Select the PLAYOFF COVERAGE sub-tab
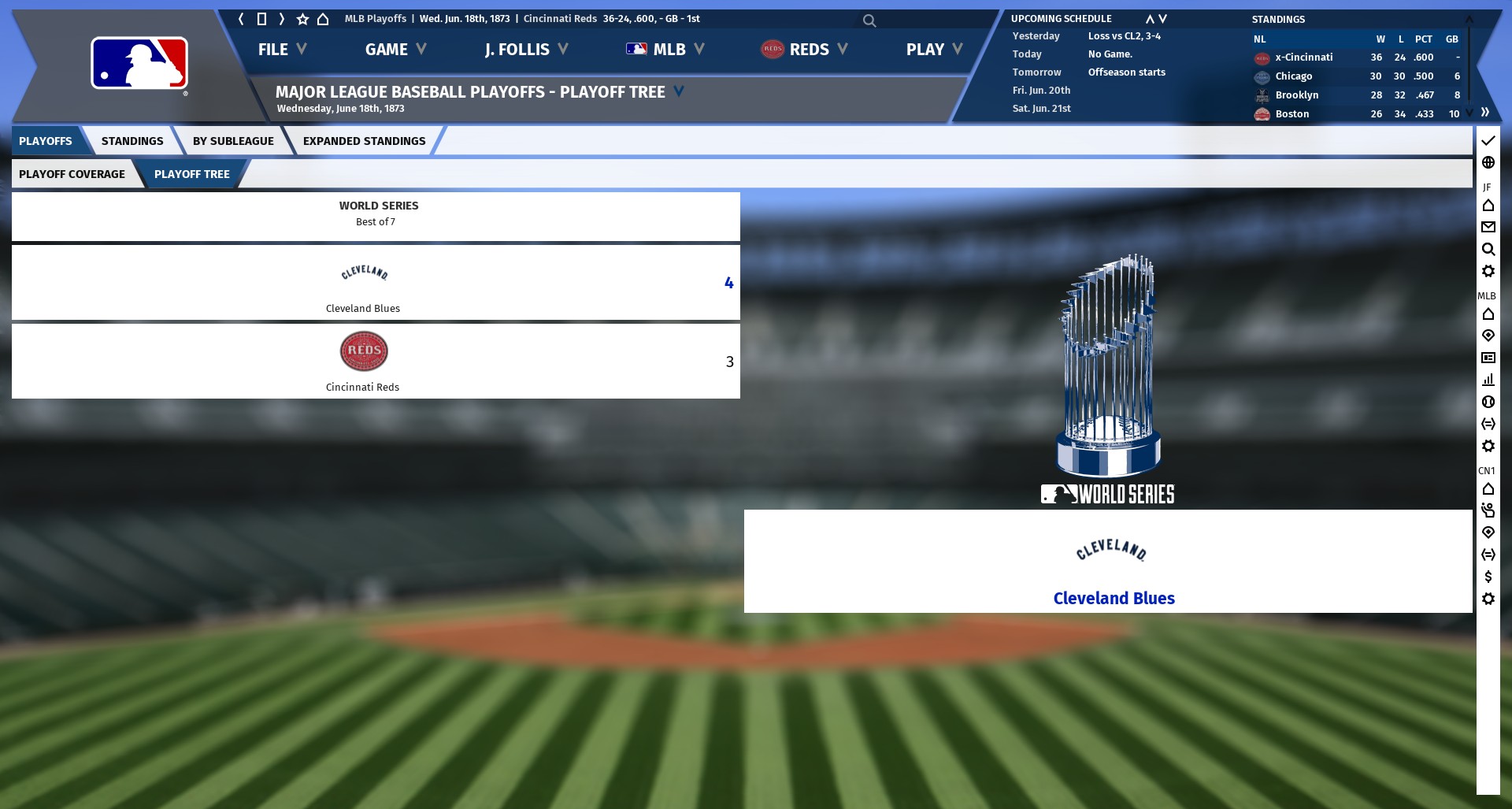The image size is (1512, 809). click(72, 174)
